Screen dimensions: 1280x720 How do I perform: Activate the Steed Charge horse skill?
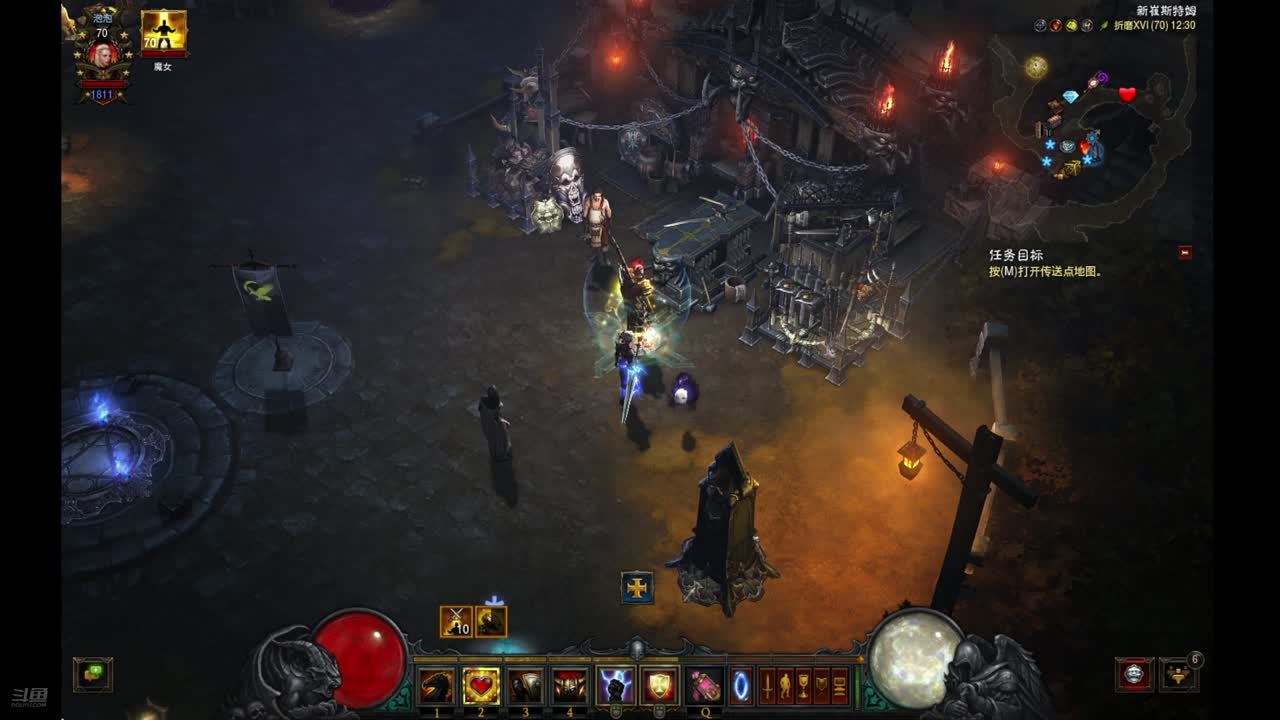point(437,686)
